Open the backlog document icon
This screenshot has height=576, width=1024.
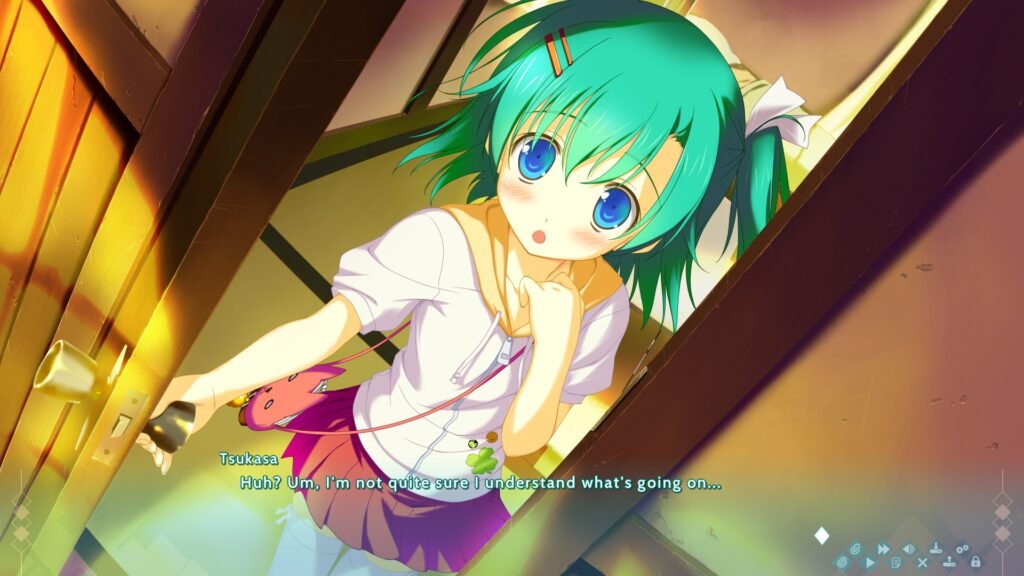[896, 563]
